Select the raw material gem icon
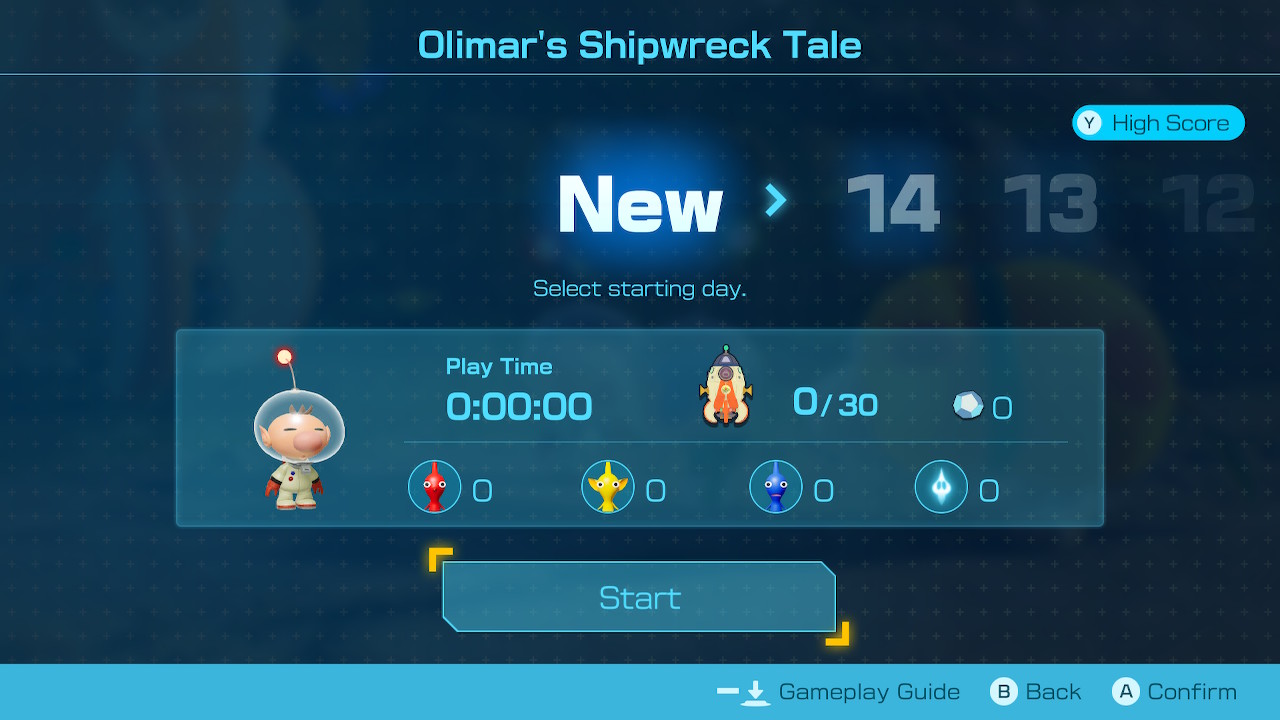This screenshot has height=720, width=1280. [x=965, y=404]
